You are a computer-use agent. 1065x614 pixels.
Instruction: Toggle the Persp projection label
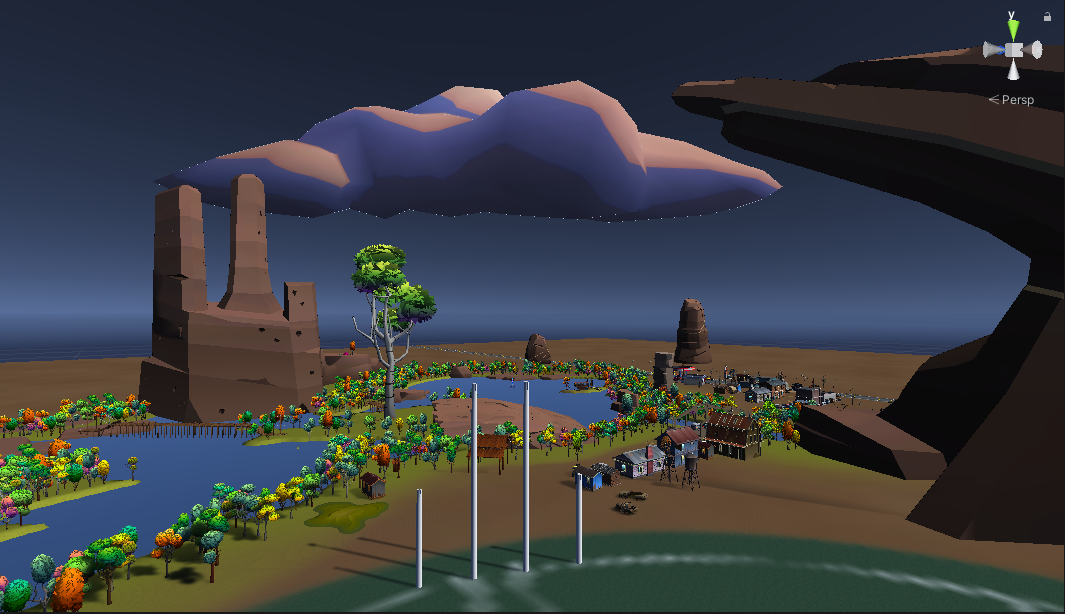click(x=1017, y=100)
